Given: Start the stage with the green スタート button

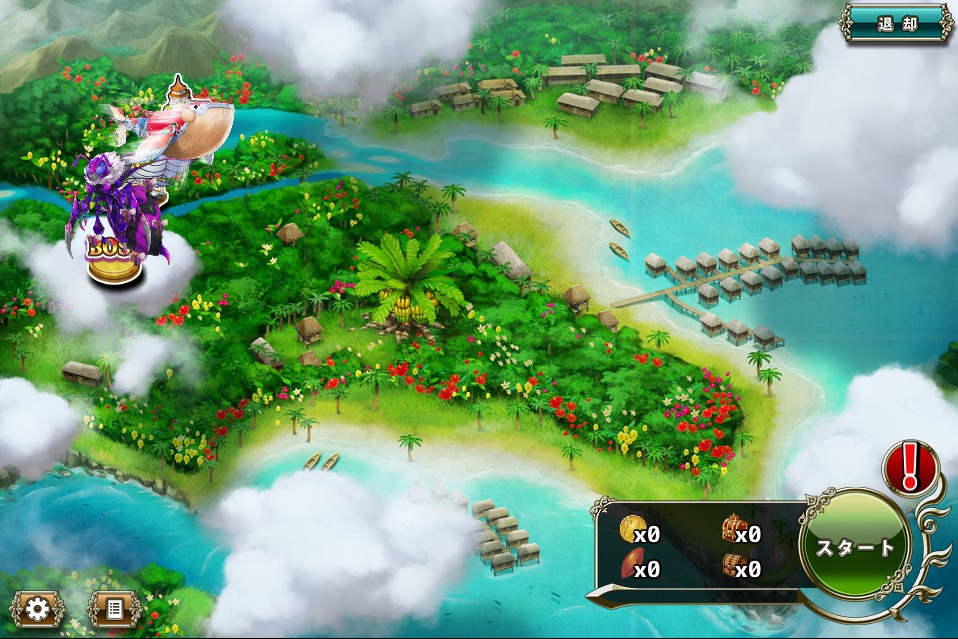Looking at the screenshot, I should [x=855, y=548].
